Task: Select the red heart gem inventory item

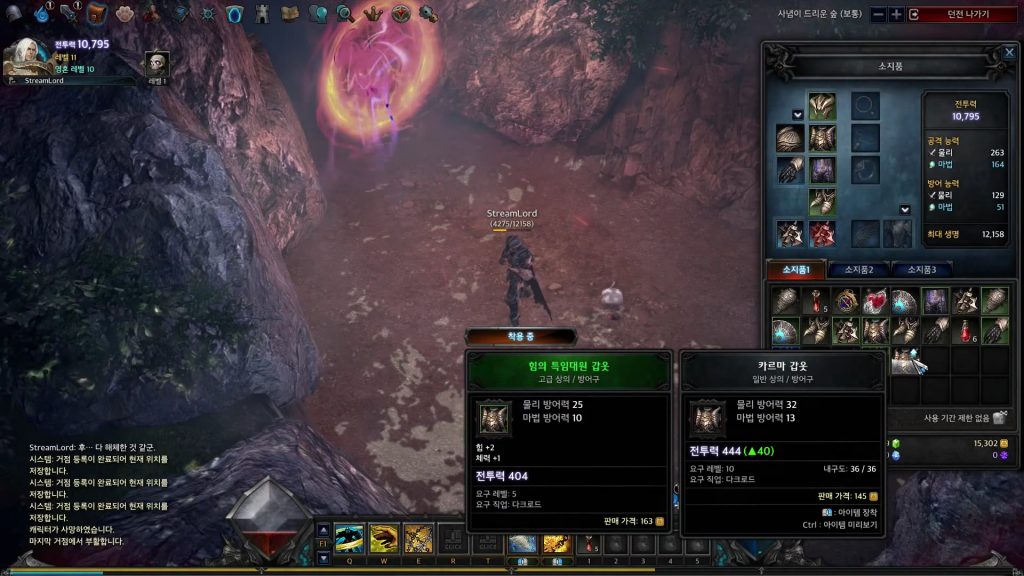Action: (x=875, y=300)
